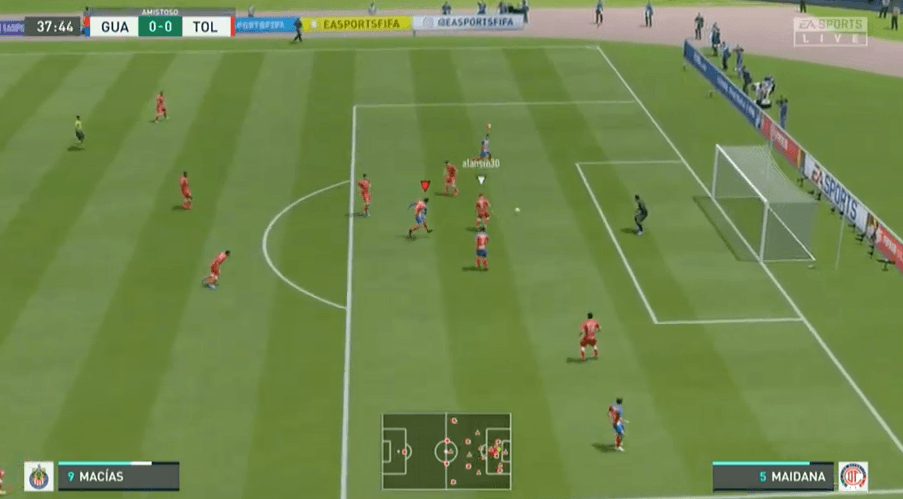Click the Toluca club crest icon
The image size is (903, 499).
coord(853,476)
